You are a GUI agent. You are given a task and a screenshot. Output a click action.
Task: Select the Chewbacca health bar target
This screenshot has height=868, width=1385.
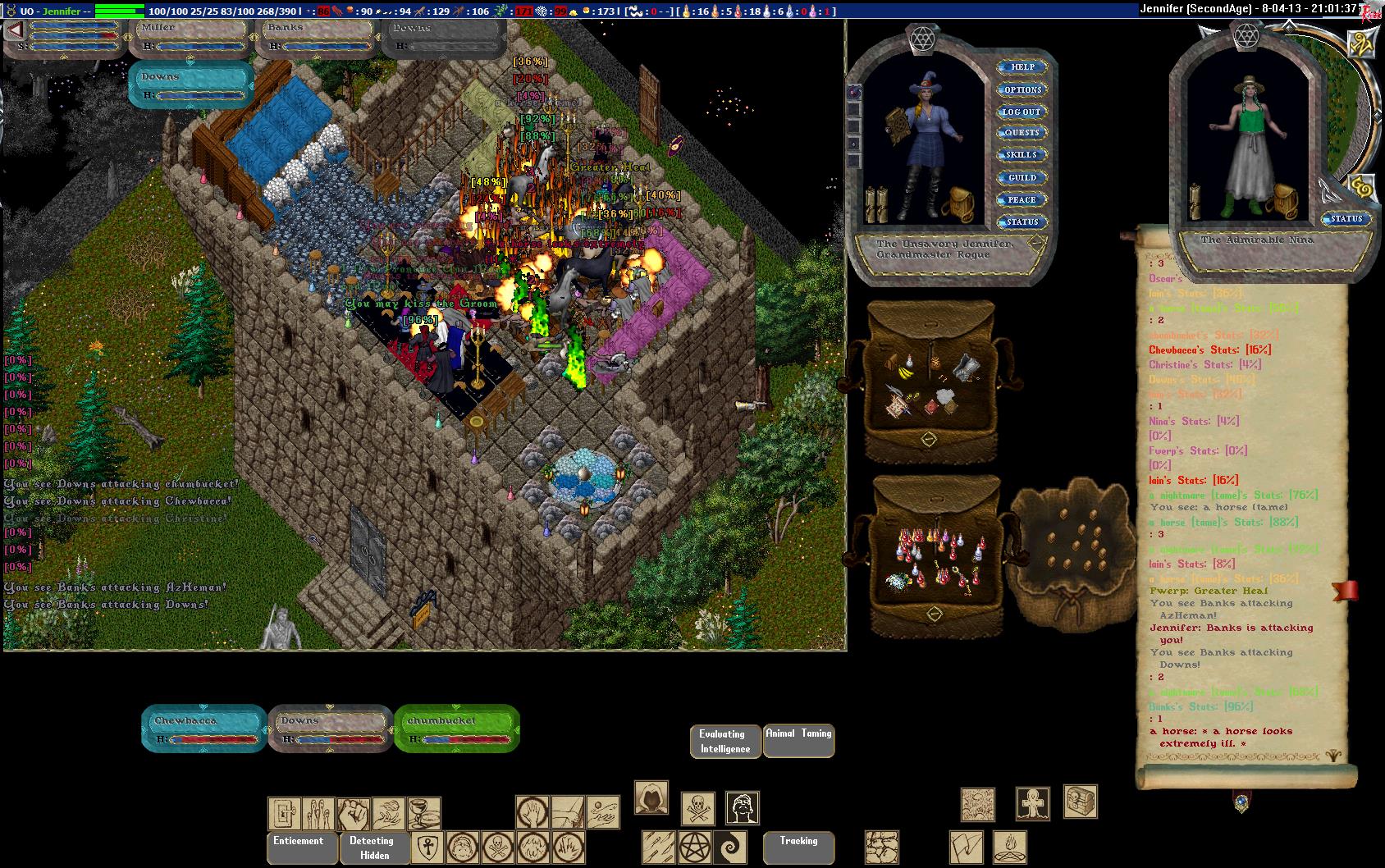[203, 728]
